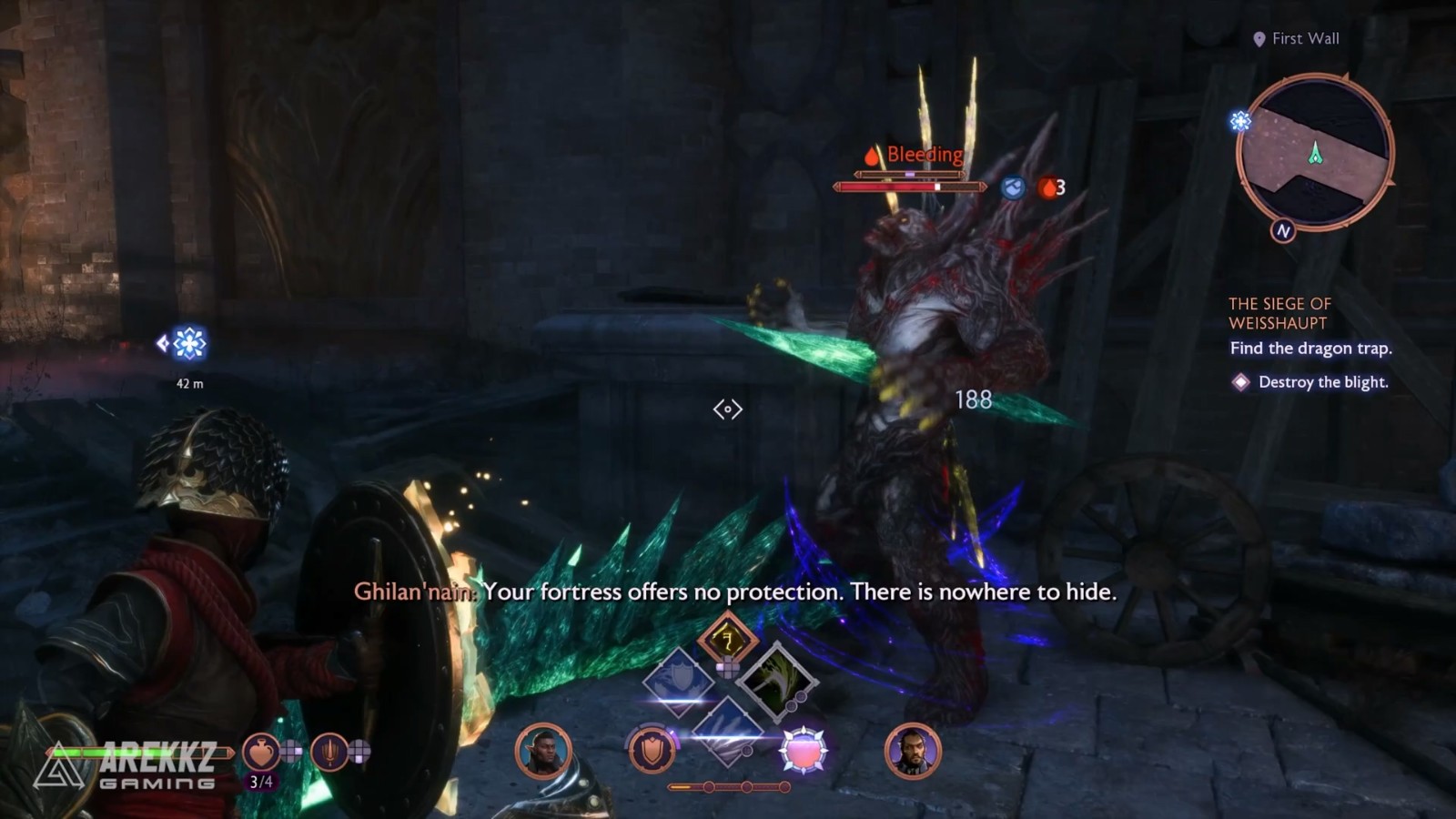Click the blight objective marker on minimap edge

(1240, 121)
